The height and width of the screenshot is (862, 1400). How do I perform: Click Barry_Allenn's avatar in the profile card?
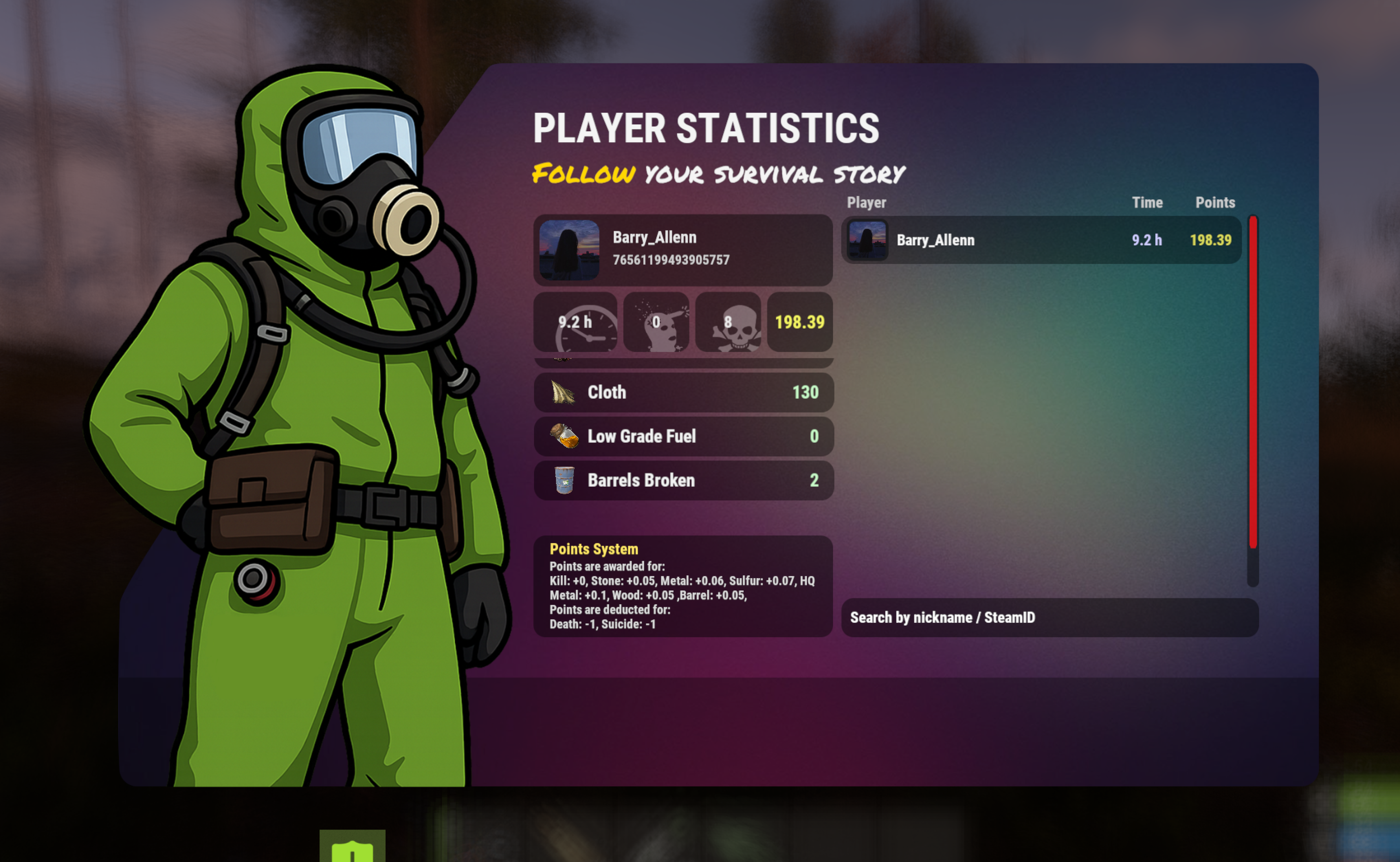569,250
